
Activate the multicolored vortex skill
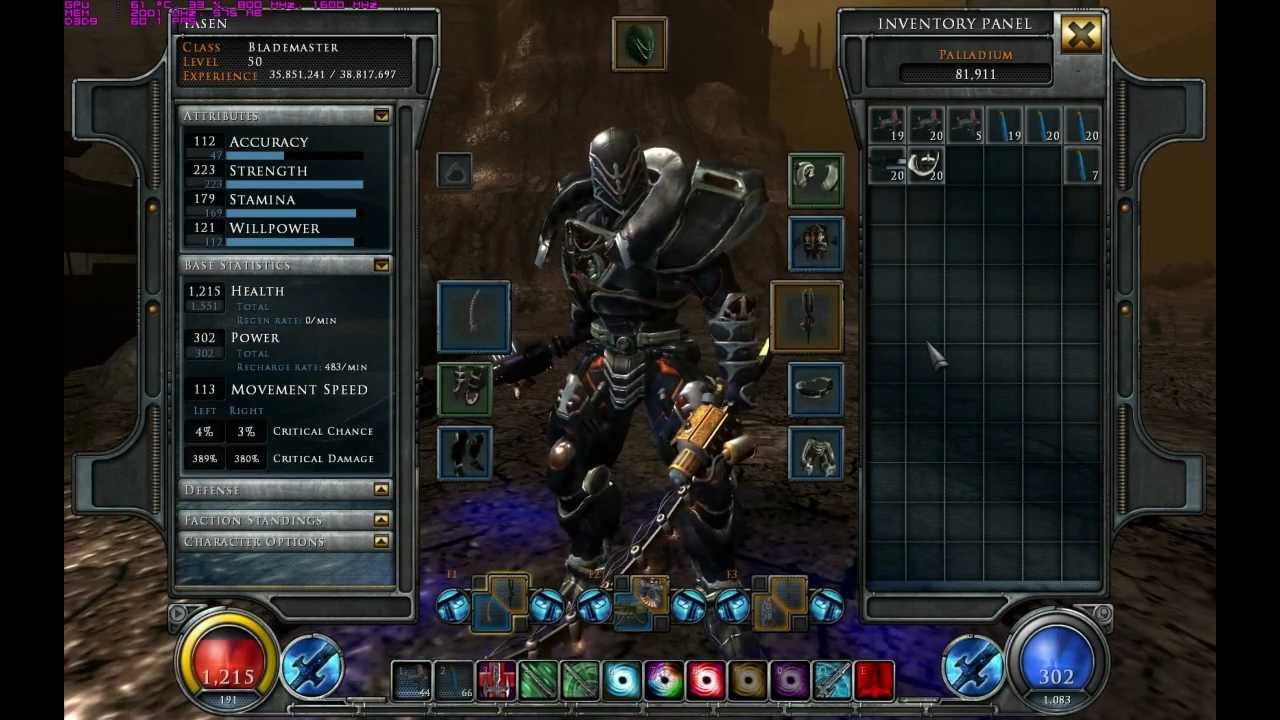[664, 681]
